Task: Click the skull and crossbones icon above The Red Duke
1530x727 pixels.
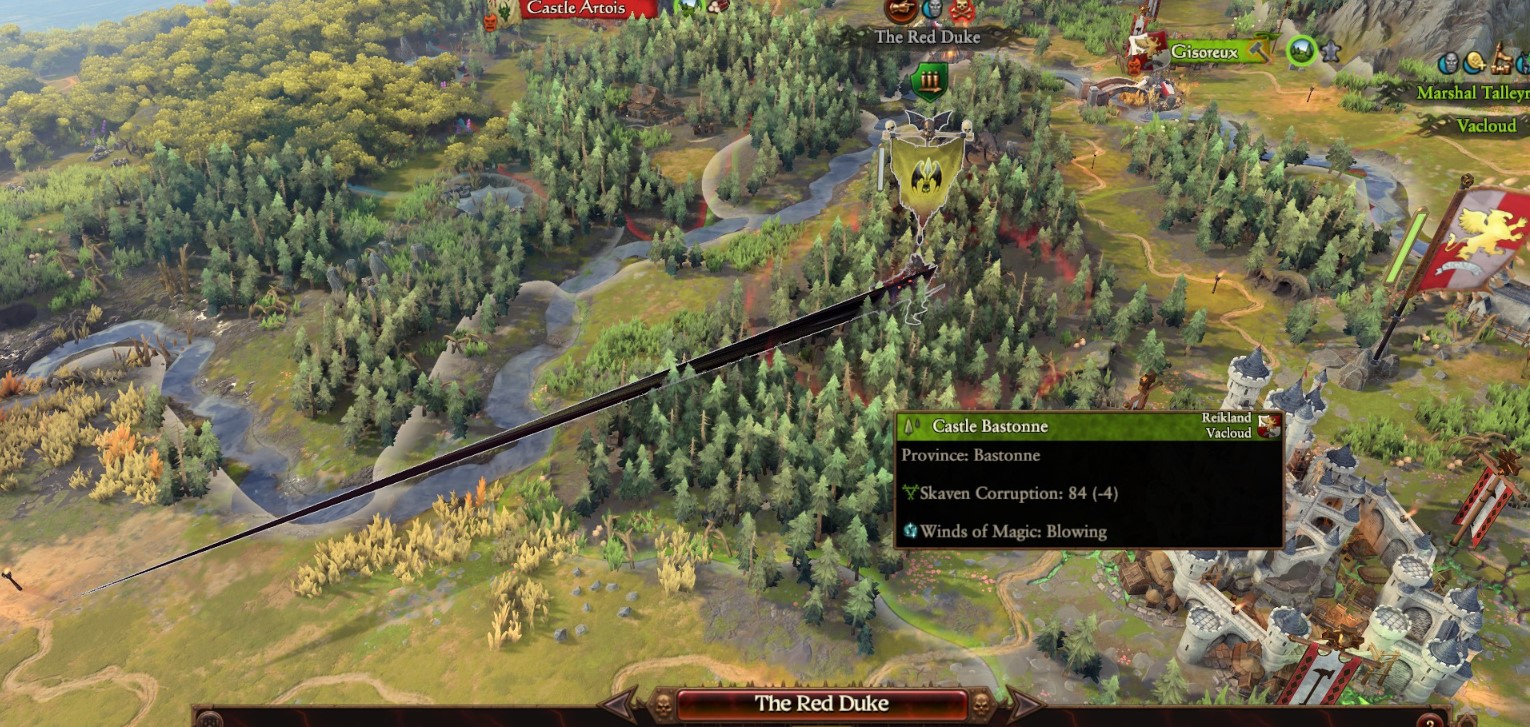Action: tap(962, 10)
